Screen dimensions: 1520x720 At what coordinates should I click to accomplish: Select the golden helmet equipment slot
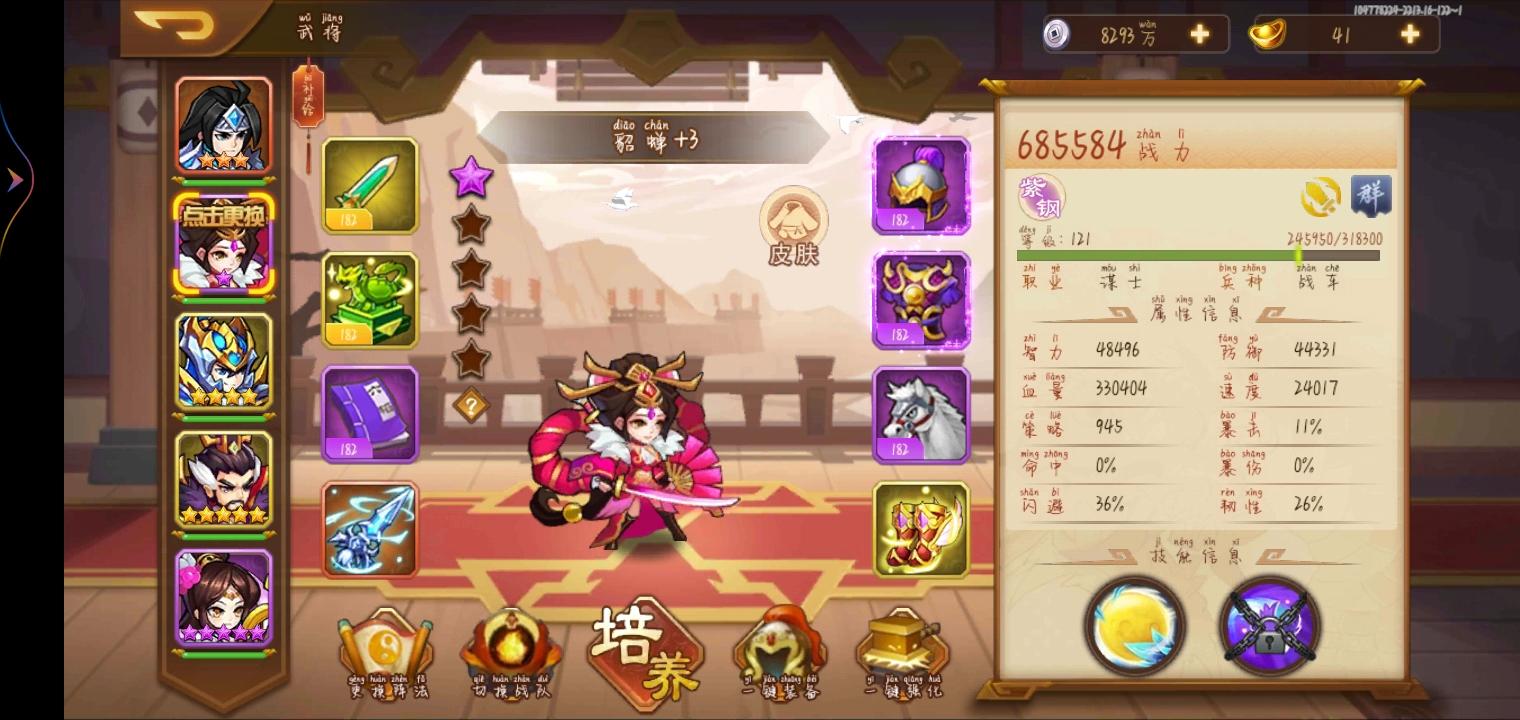coord(919,184)
